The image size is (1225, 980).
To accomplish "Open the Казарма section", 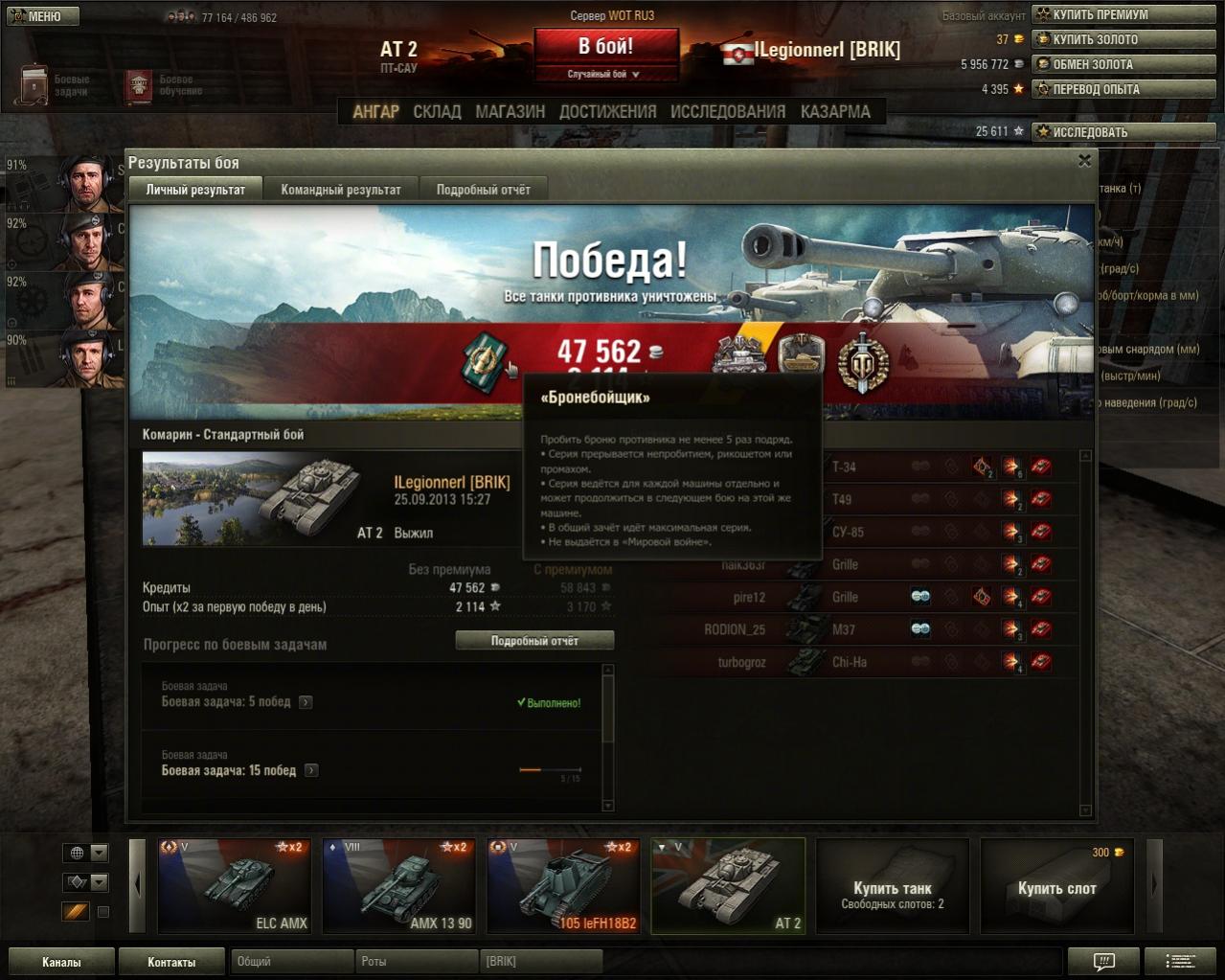I will point(835,112).
